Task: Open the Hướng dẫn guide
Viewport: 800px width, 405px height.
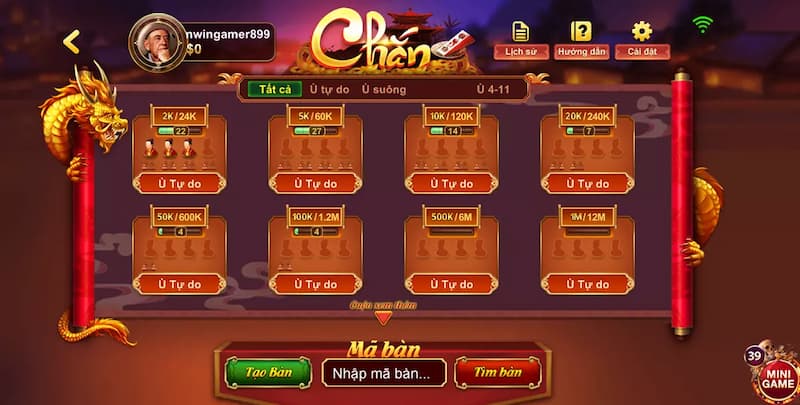Action: 580,39
